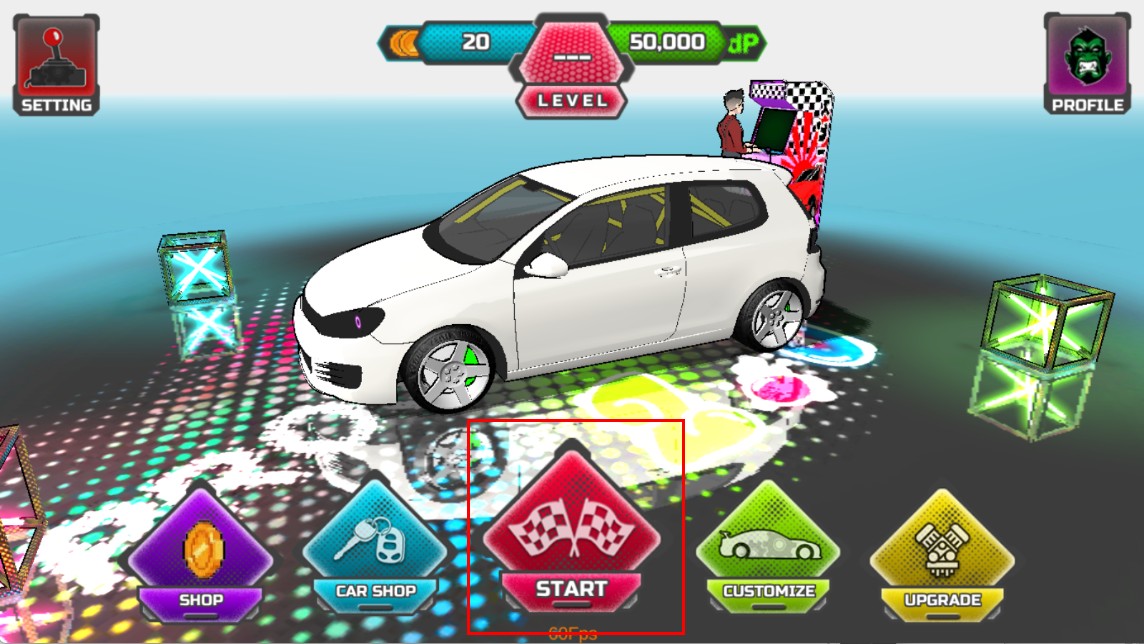The image size is (1144, 644).
Task: Open the coin Shop
Action: tap(201, 556)
